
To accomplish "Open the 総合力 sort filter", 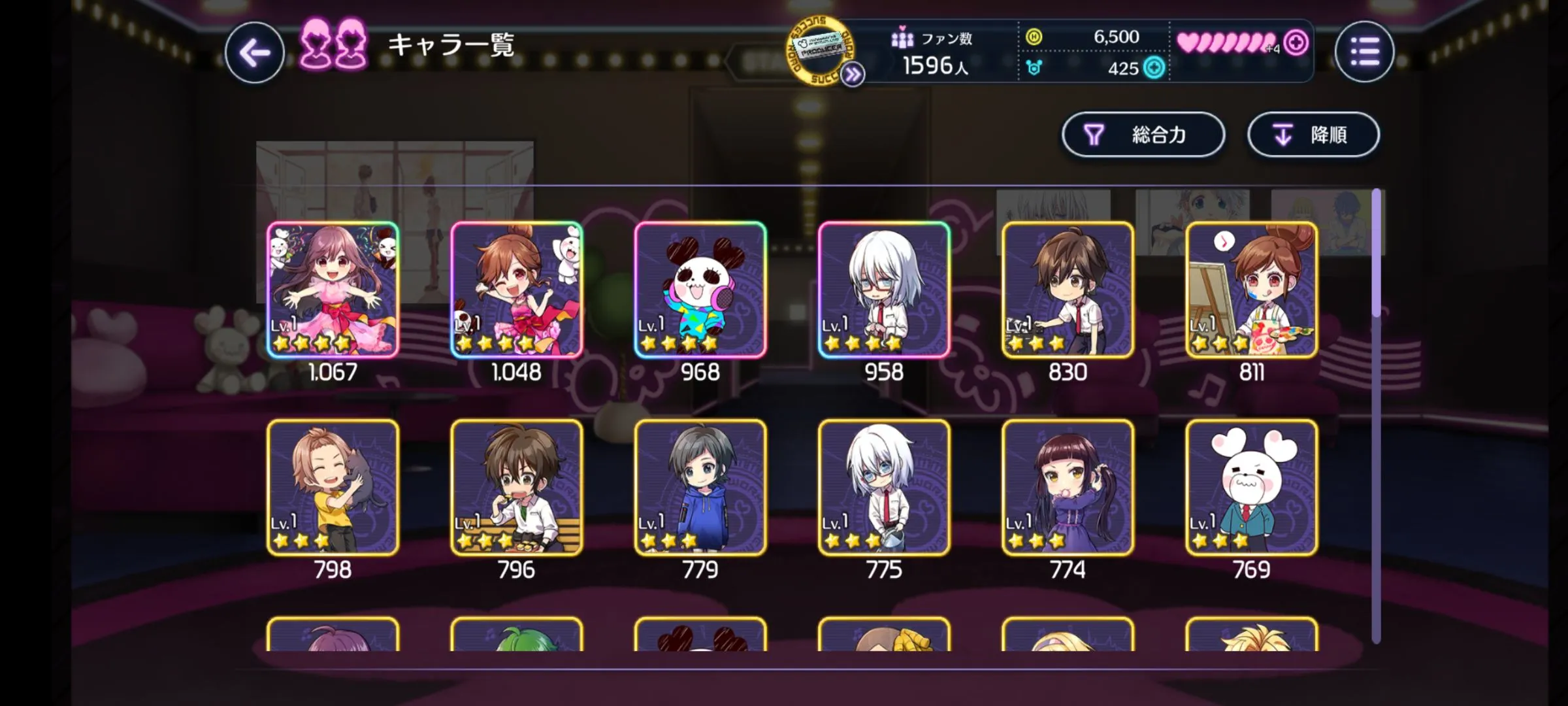I will pyautogui.click(x=1143, y=135).
